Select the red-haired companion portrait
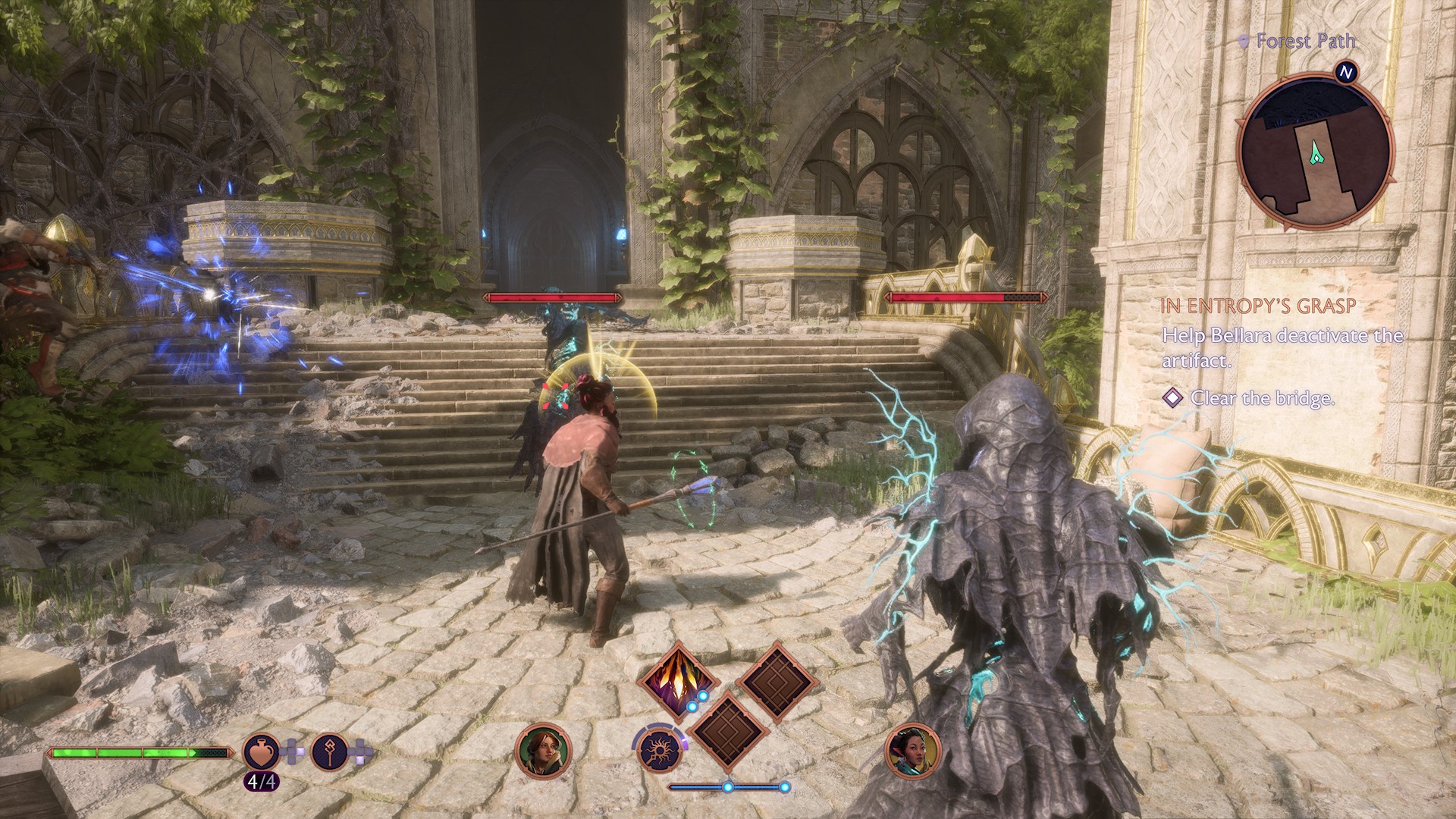1456x819 pixels. [543, 751]
